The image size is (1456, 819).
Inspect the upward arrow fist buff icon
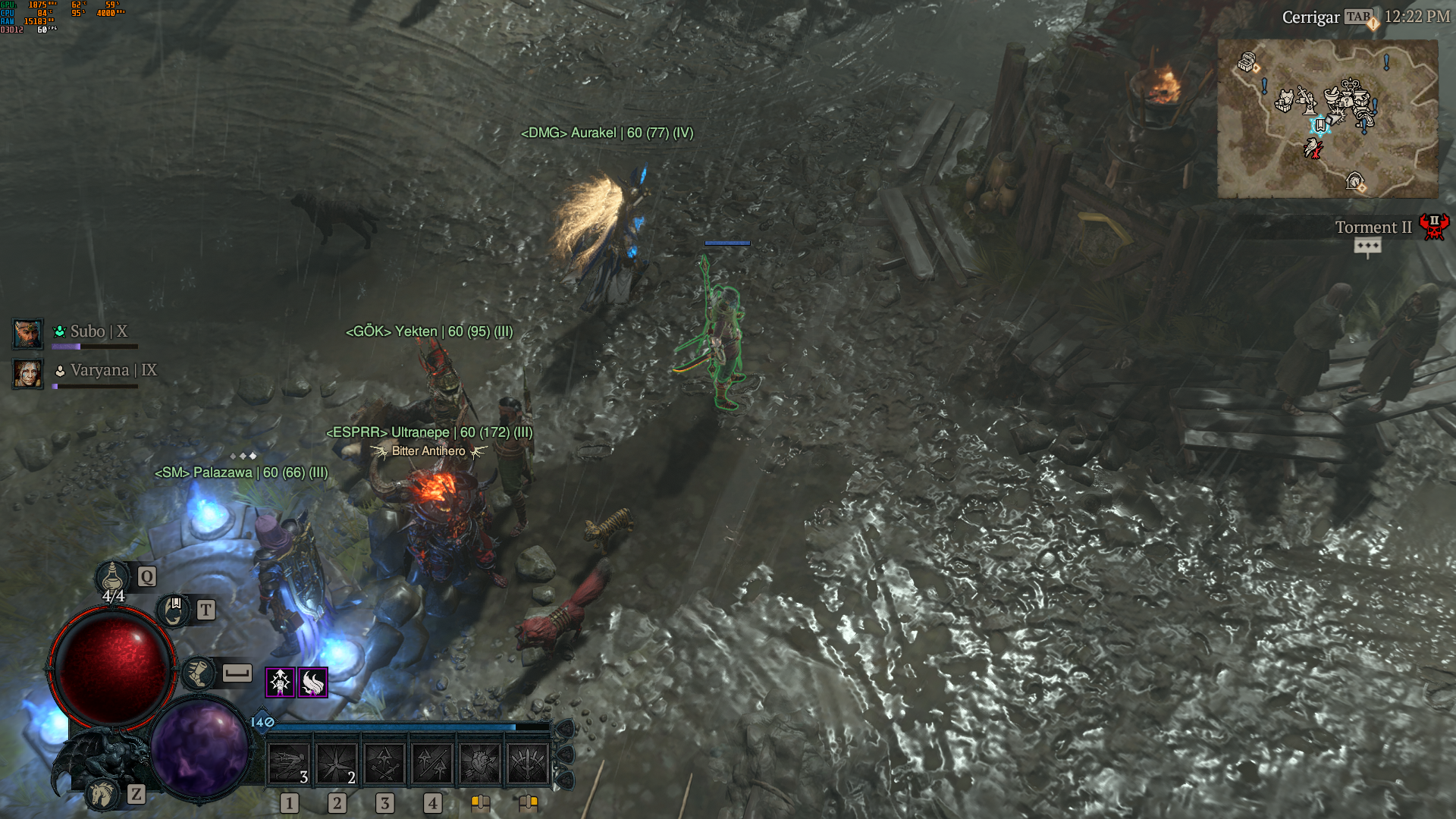[x=280, y=682]
